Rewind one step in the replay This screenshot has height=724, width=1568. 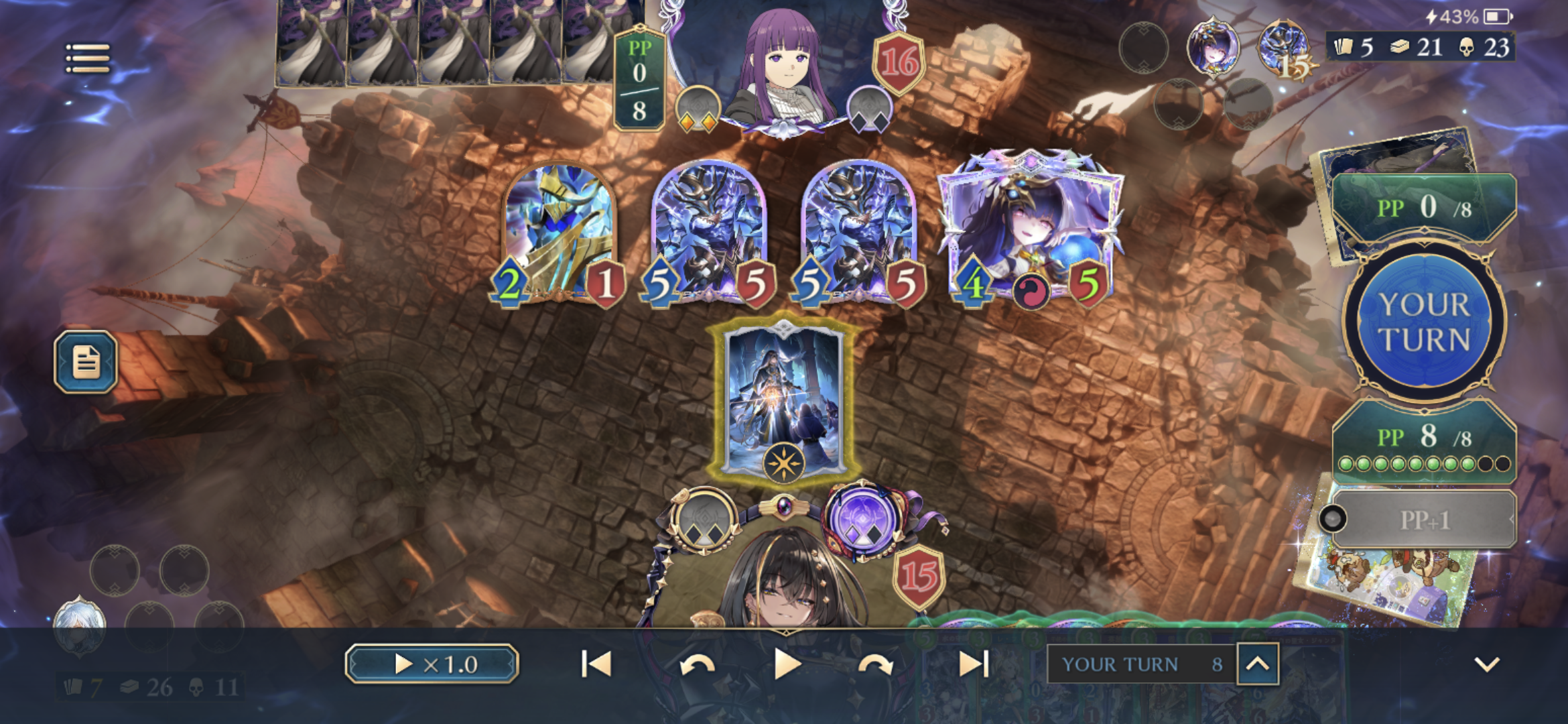pyautogui.click(x=697, y=664)
